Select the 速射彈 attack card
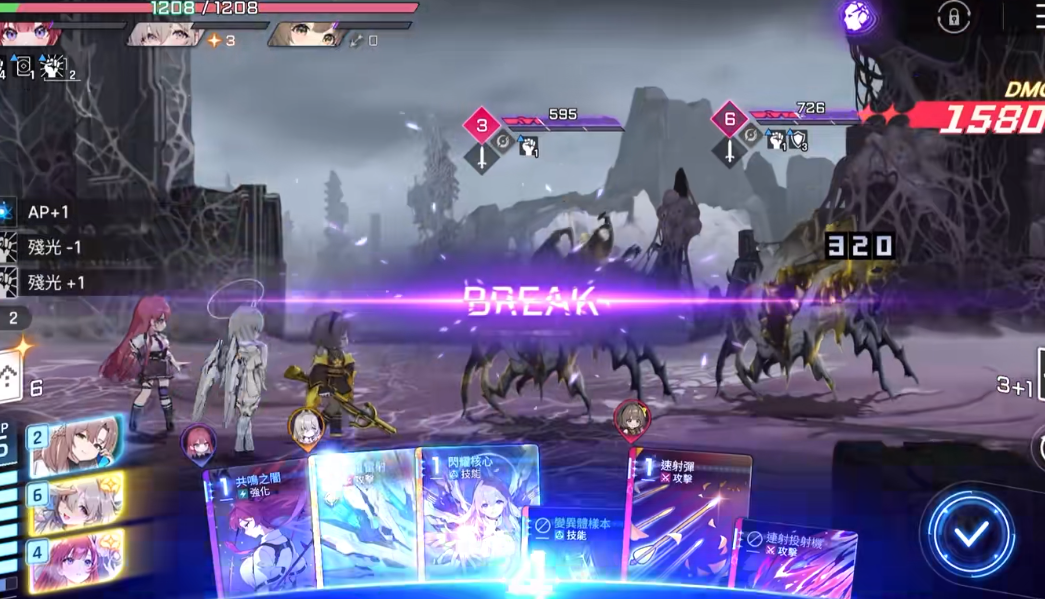 (688, 515)
